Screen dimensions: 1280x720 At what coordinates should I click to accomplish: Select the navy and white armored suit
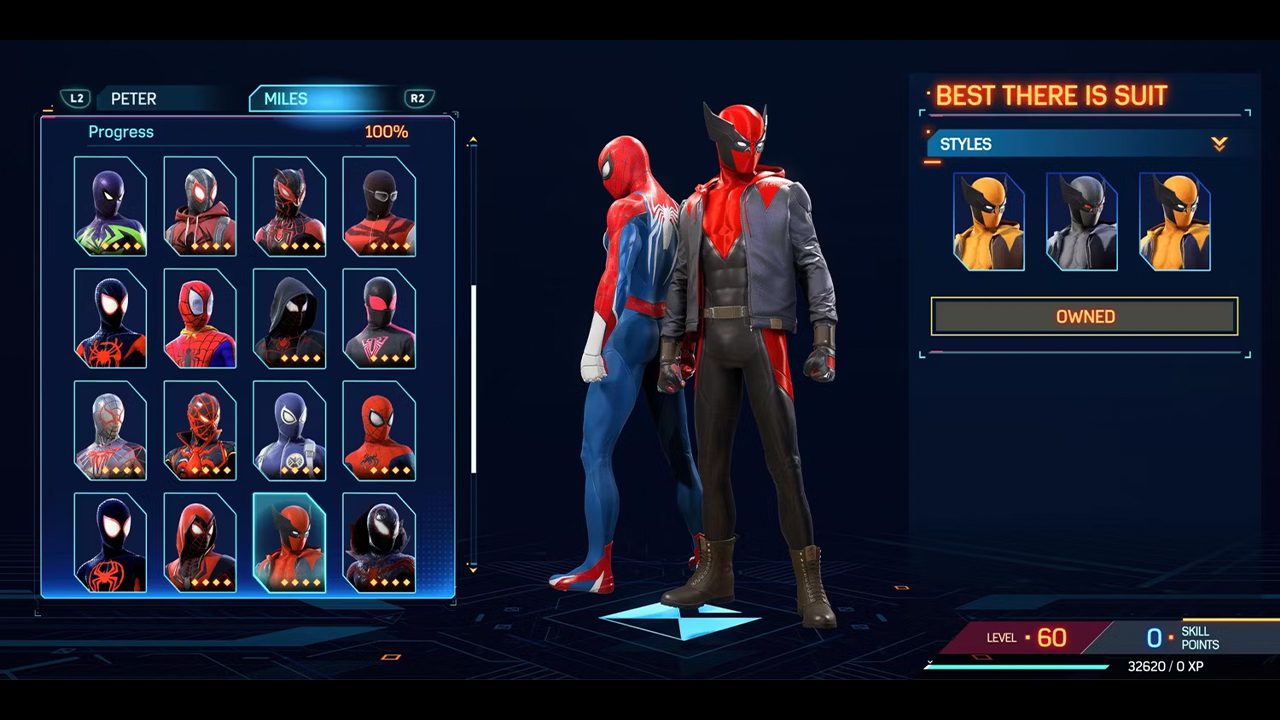click(x=289, y=430)
